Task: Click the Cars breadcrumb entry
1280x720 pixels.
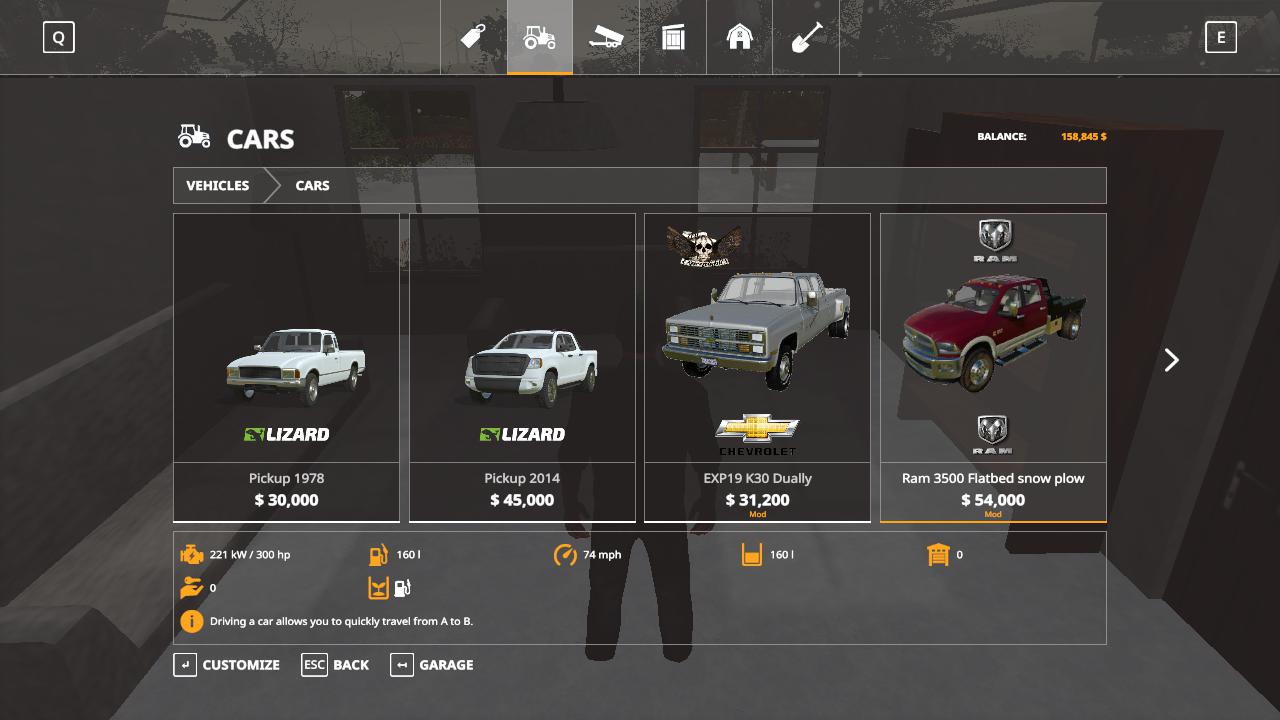Action: click(x=312, y=186)
